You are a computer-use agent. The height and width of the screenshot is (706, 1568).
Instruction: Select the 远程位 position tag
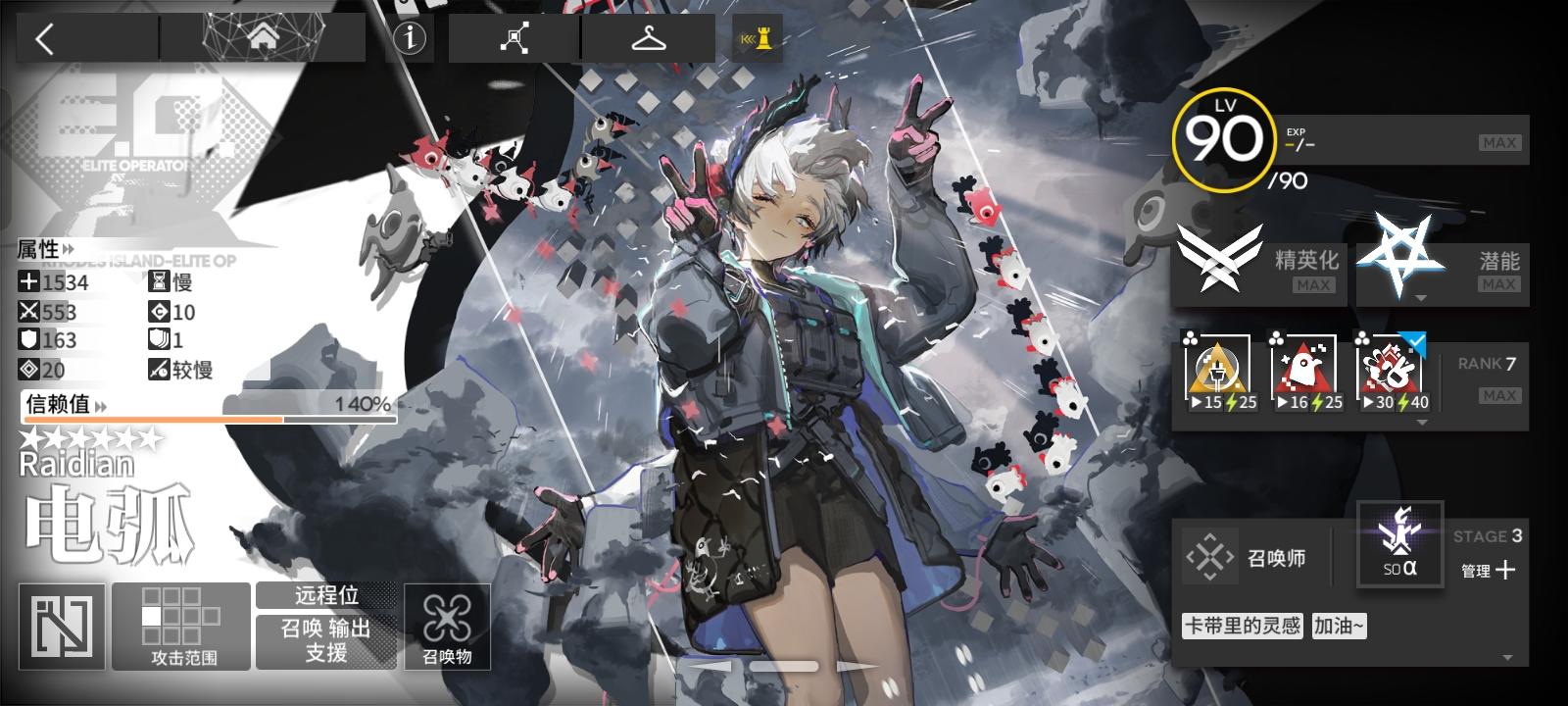[x=324, y=595]
